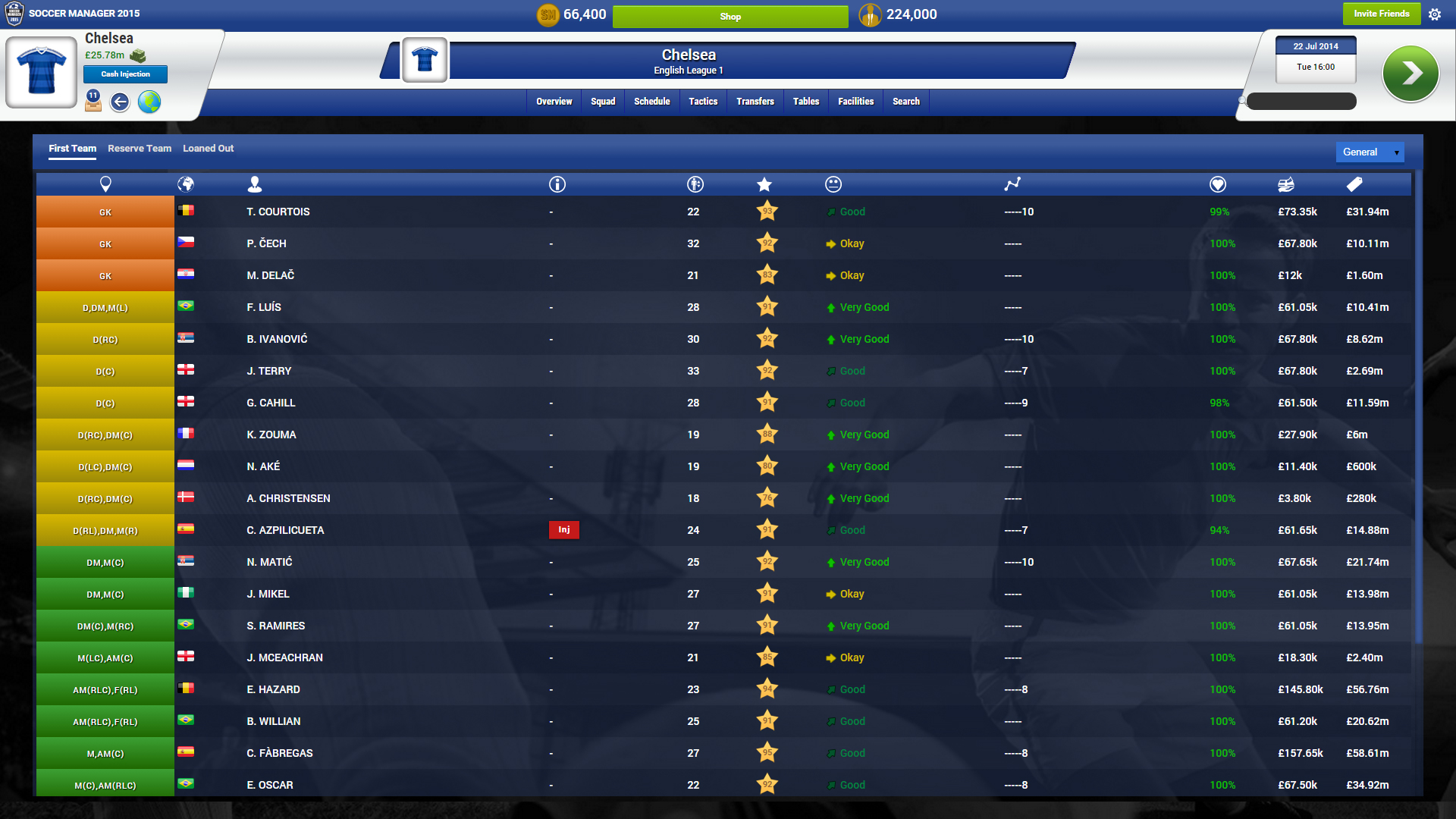Click the nationality globe column header
This screenshot has width=1456, height=819.
186,184
